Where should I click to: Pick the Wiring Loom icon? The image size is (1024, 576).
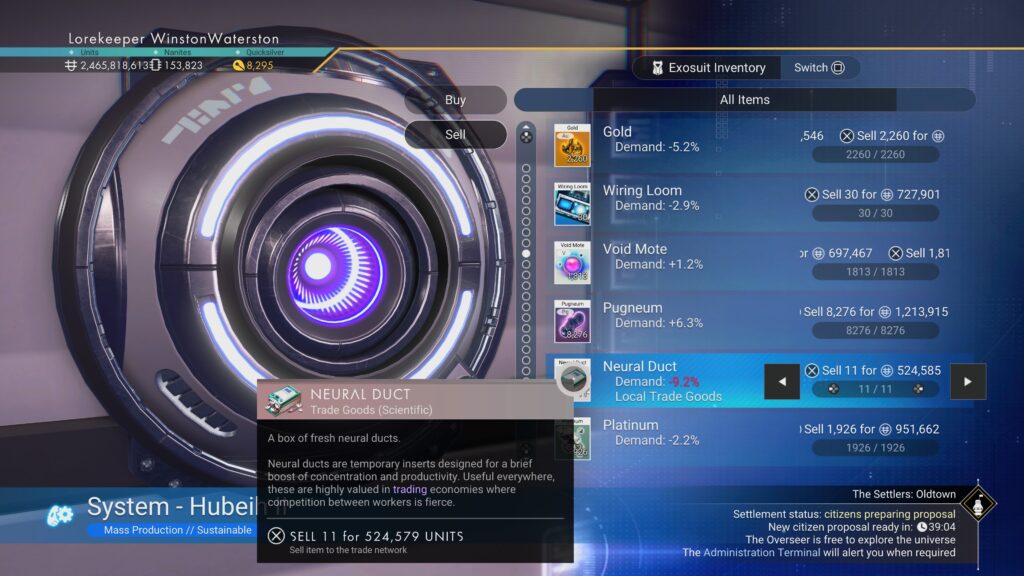(572, 203)
